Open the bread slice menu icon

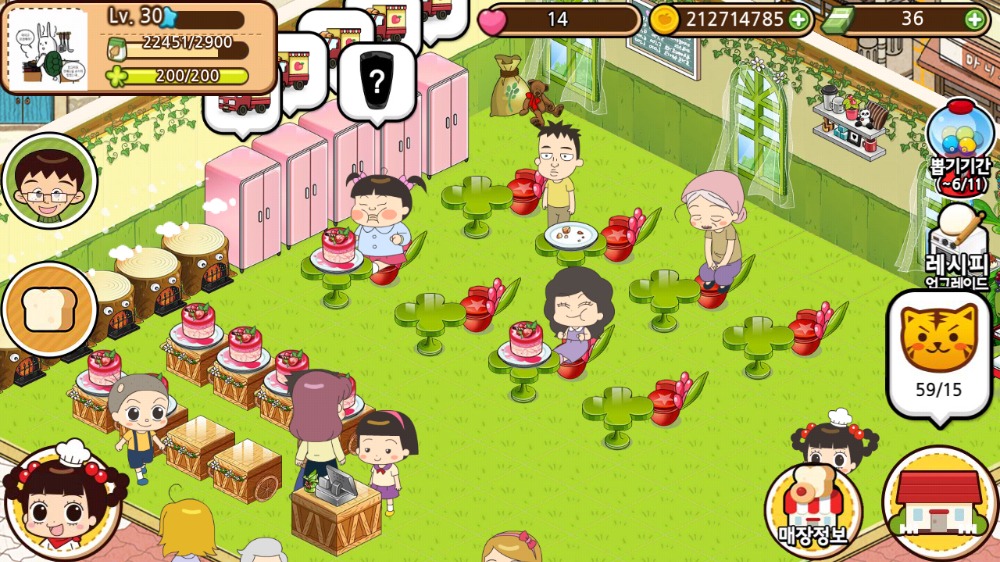pos(49,310)
